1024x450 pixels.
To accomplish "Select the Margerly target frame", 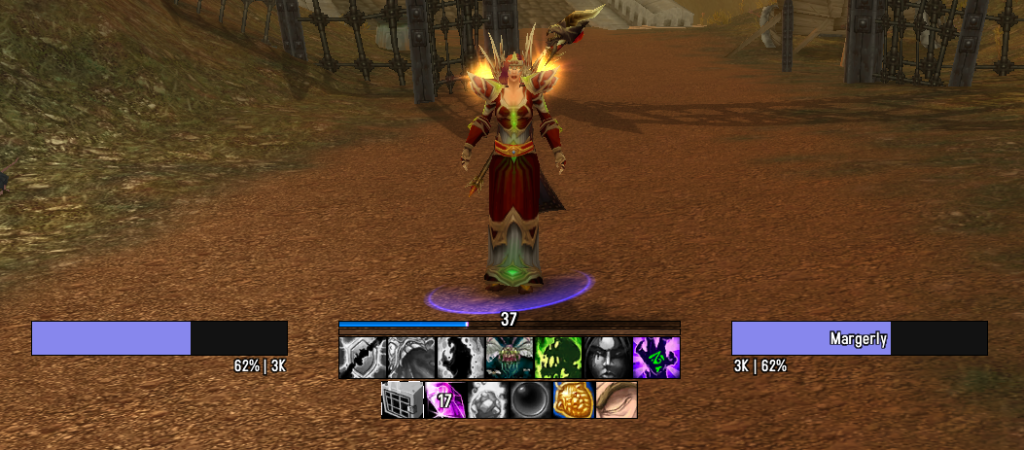I will [859, 338].
